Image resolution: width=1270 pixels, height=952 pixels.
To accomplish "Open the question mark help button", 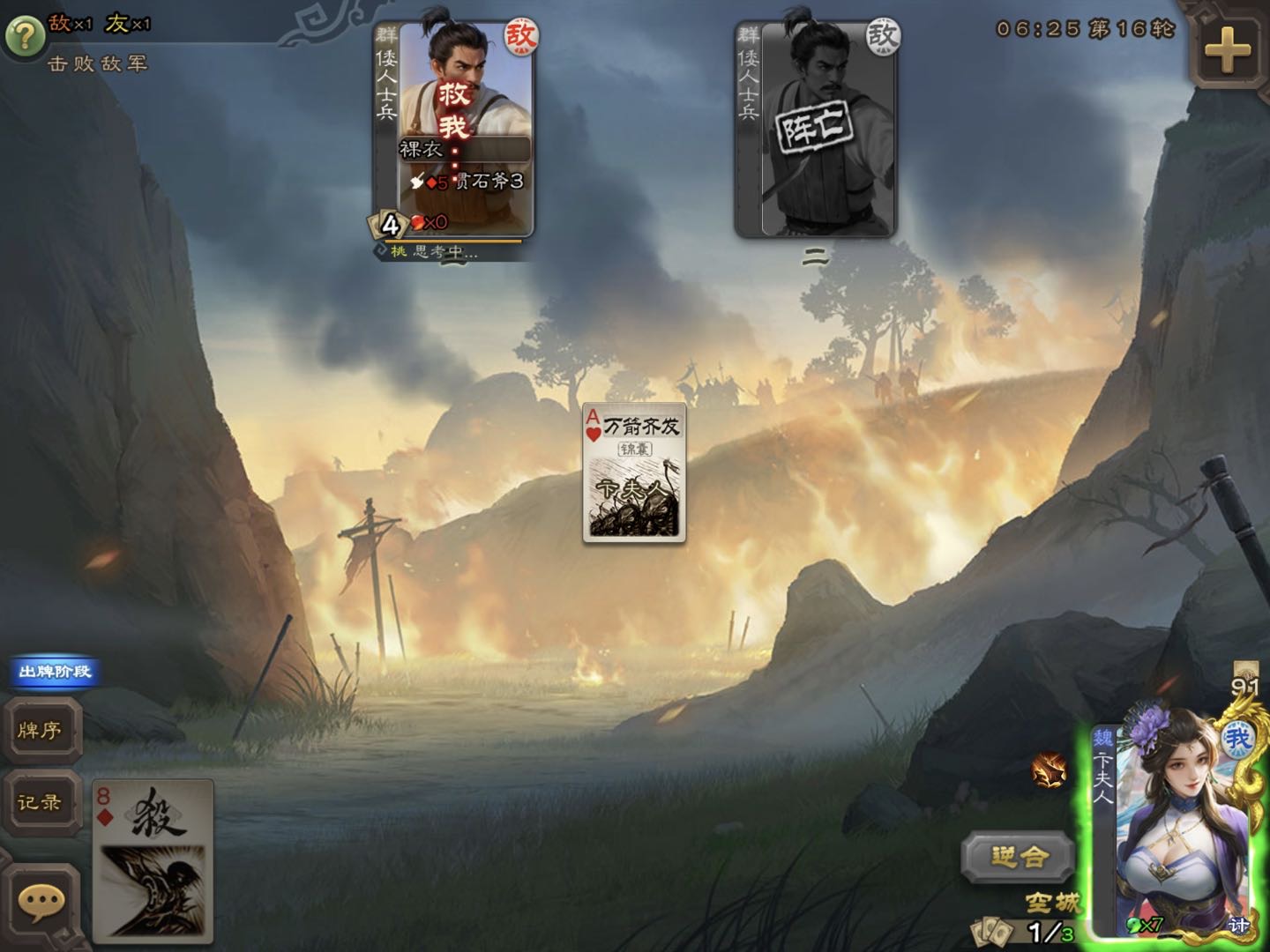I will (25, 36).
